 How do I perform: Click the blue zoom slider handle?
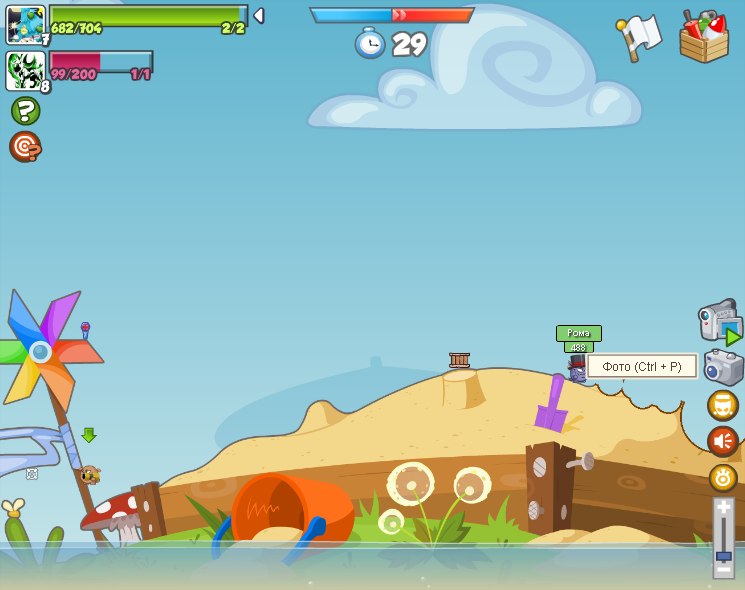coord(723,555)
